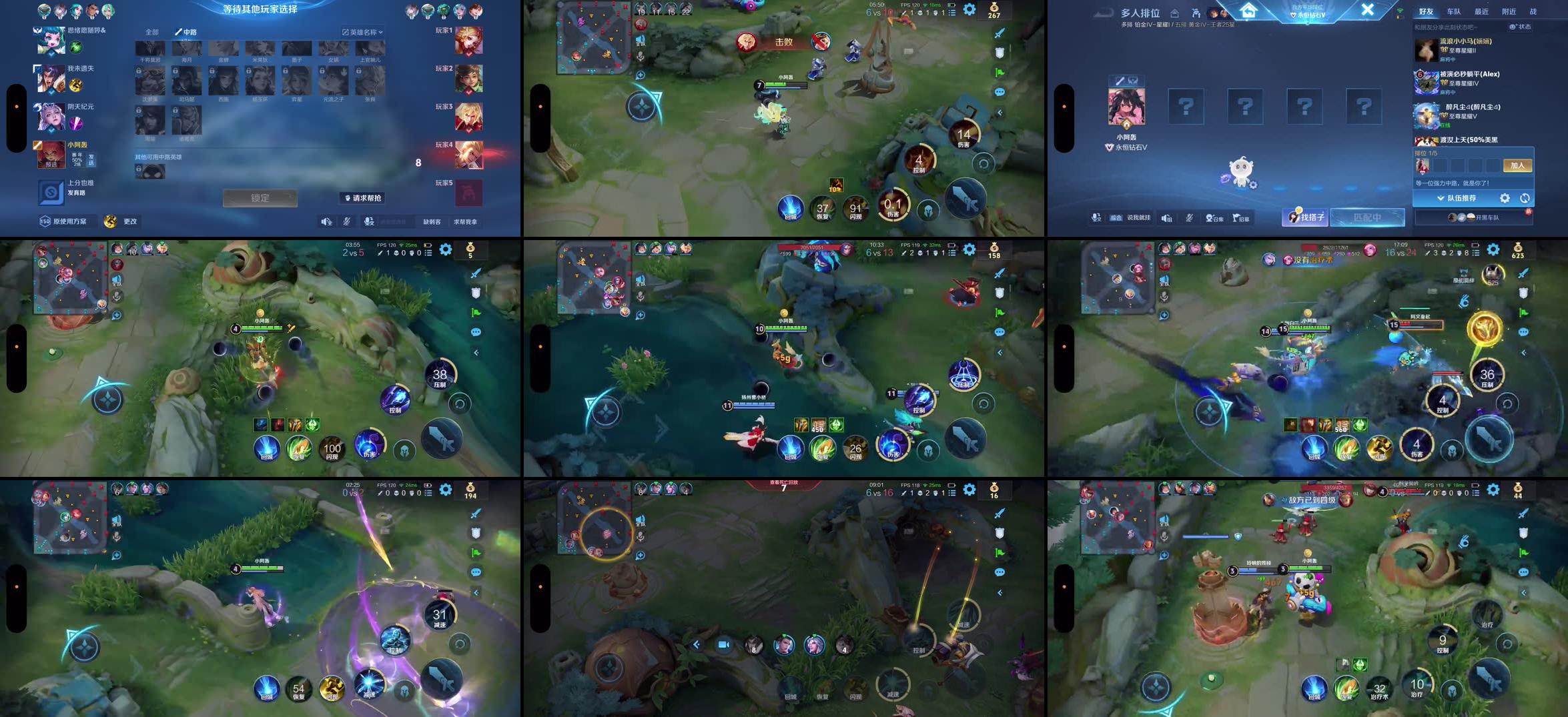Switch voice channel to 综合 mode

pos(1116,217)
